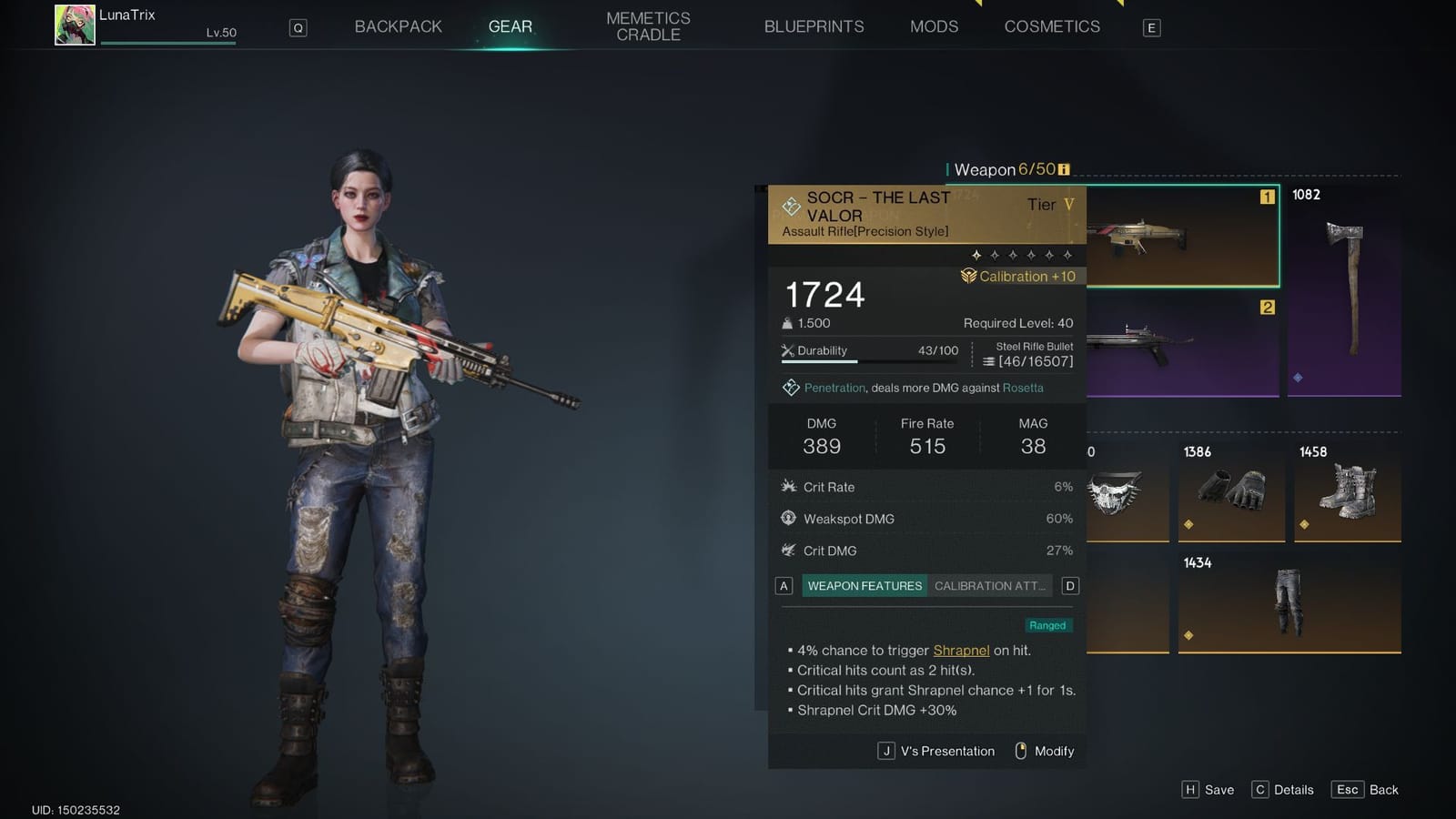The image size is (1456, 819).
Task: Click the Weakspot DMG icon
Action: [x=790, y=518]
